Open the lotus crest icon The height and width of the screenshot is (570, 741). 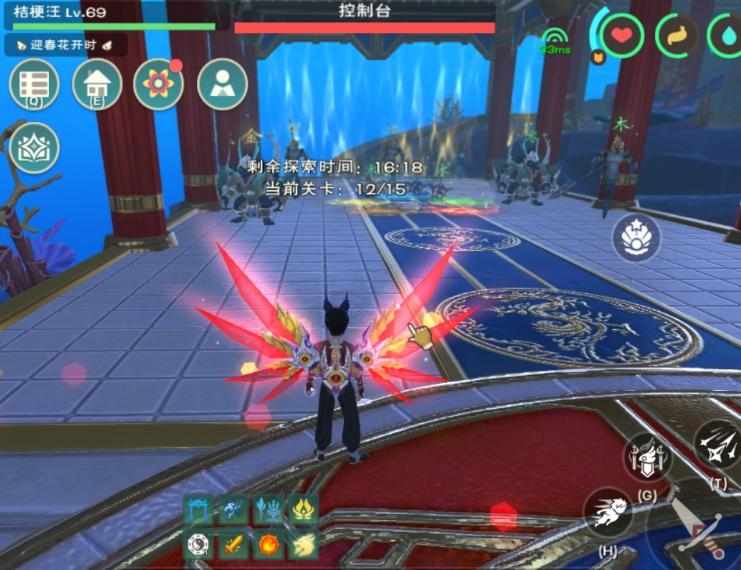click(x=35, y=148)
